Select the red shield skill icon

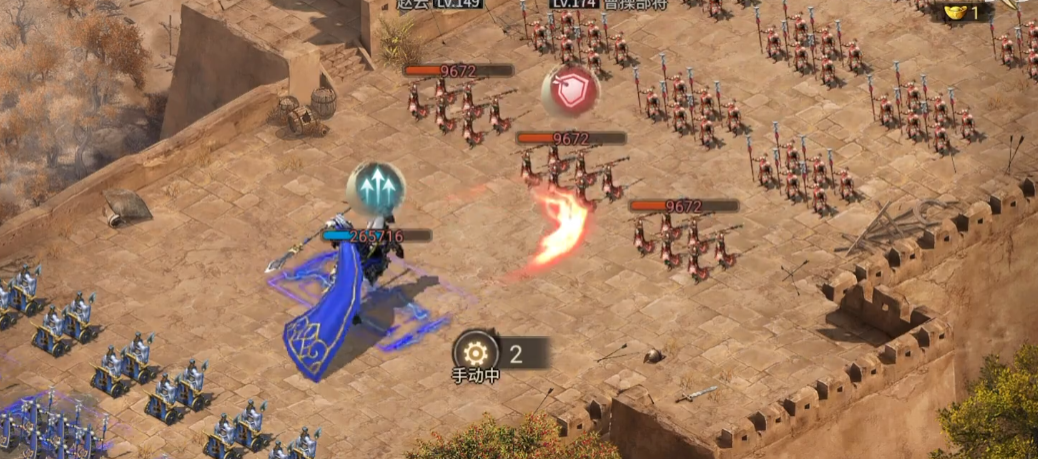(570, 91)
